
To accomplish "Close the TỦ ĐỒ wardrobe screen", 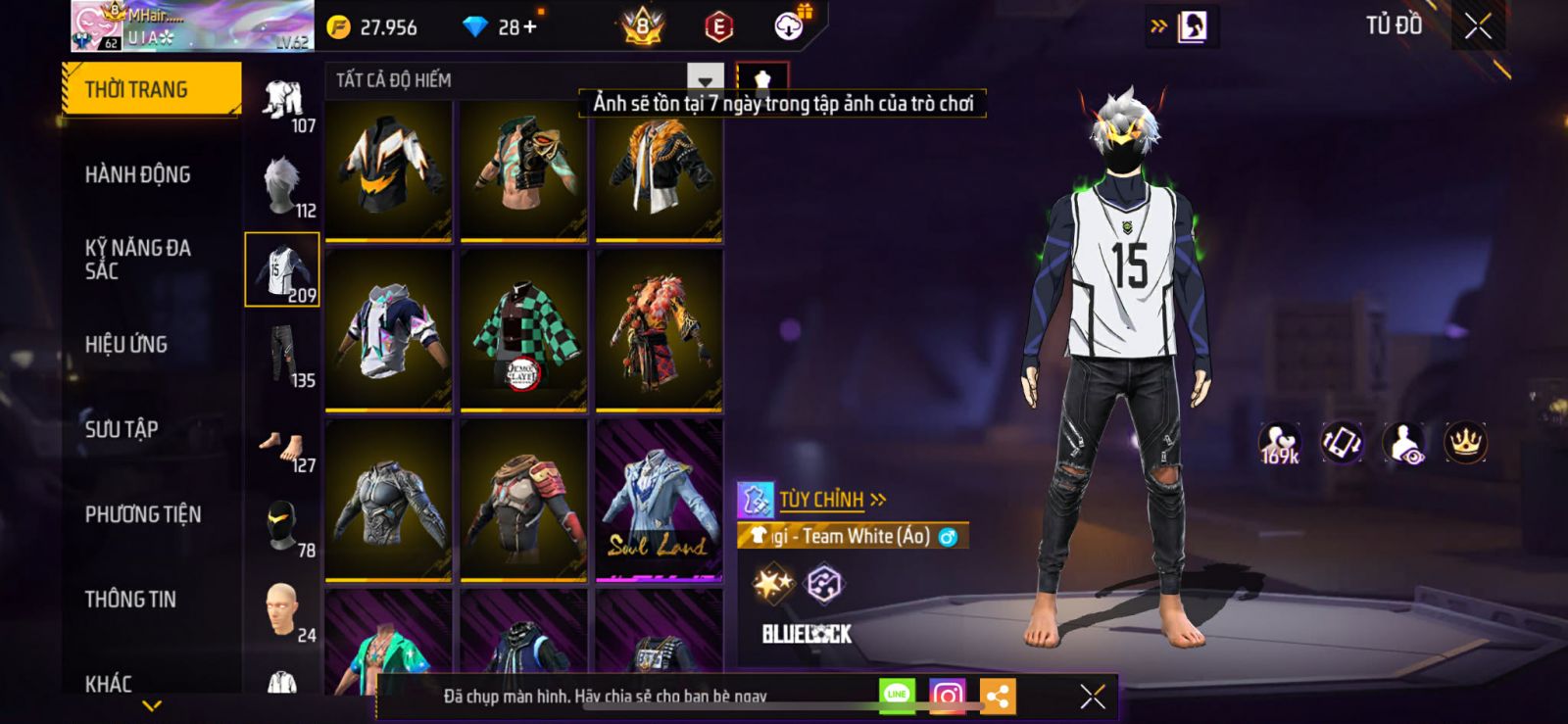I will click(1478, 26).
